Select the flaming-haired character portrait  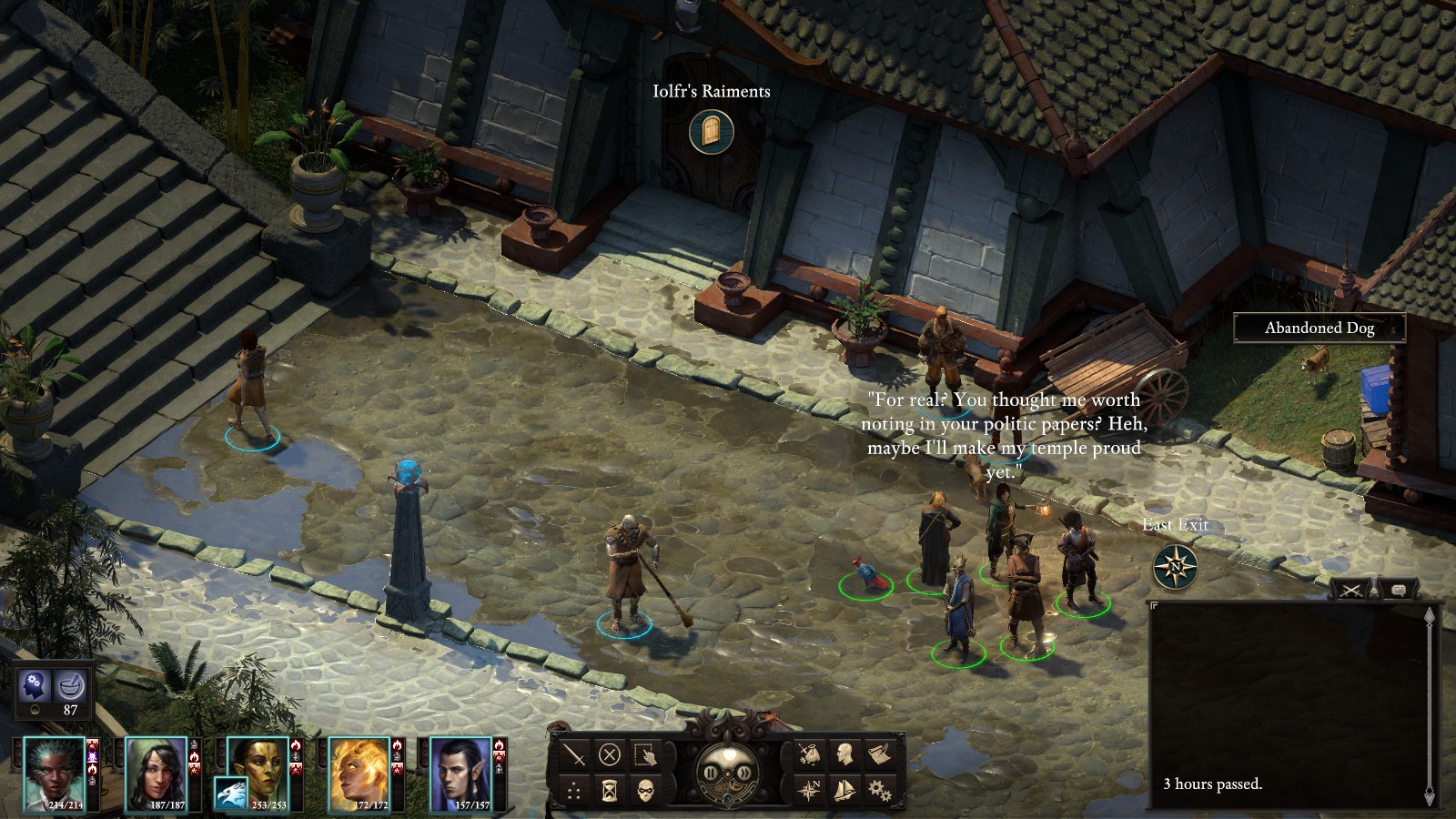coord(359,773)
